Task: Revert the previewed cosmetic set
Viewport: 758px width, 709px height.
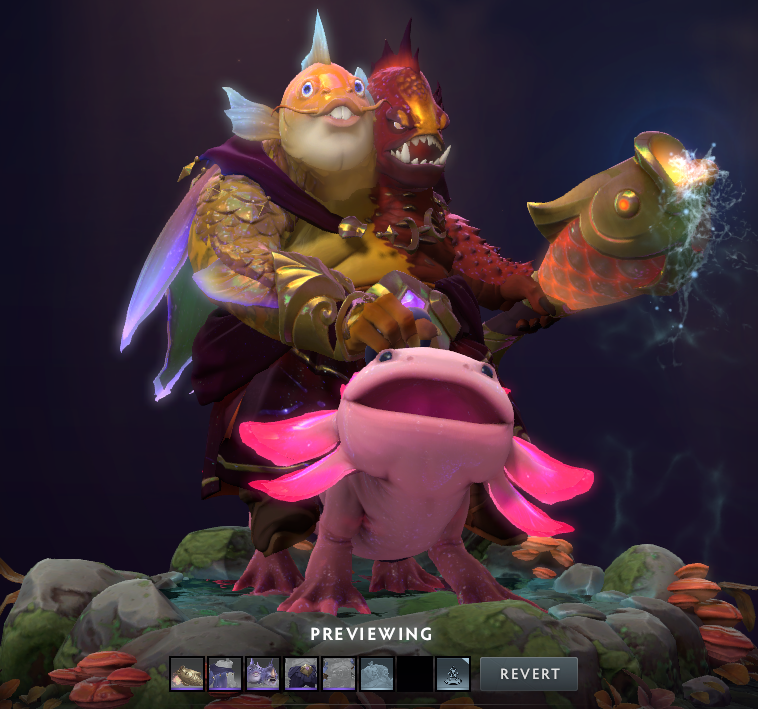Action: [x=528, y=673]
